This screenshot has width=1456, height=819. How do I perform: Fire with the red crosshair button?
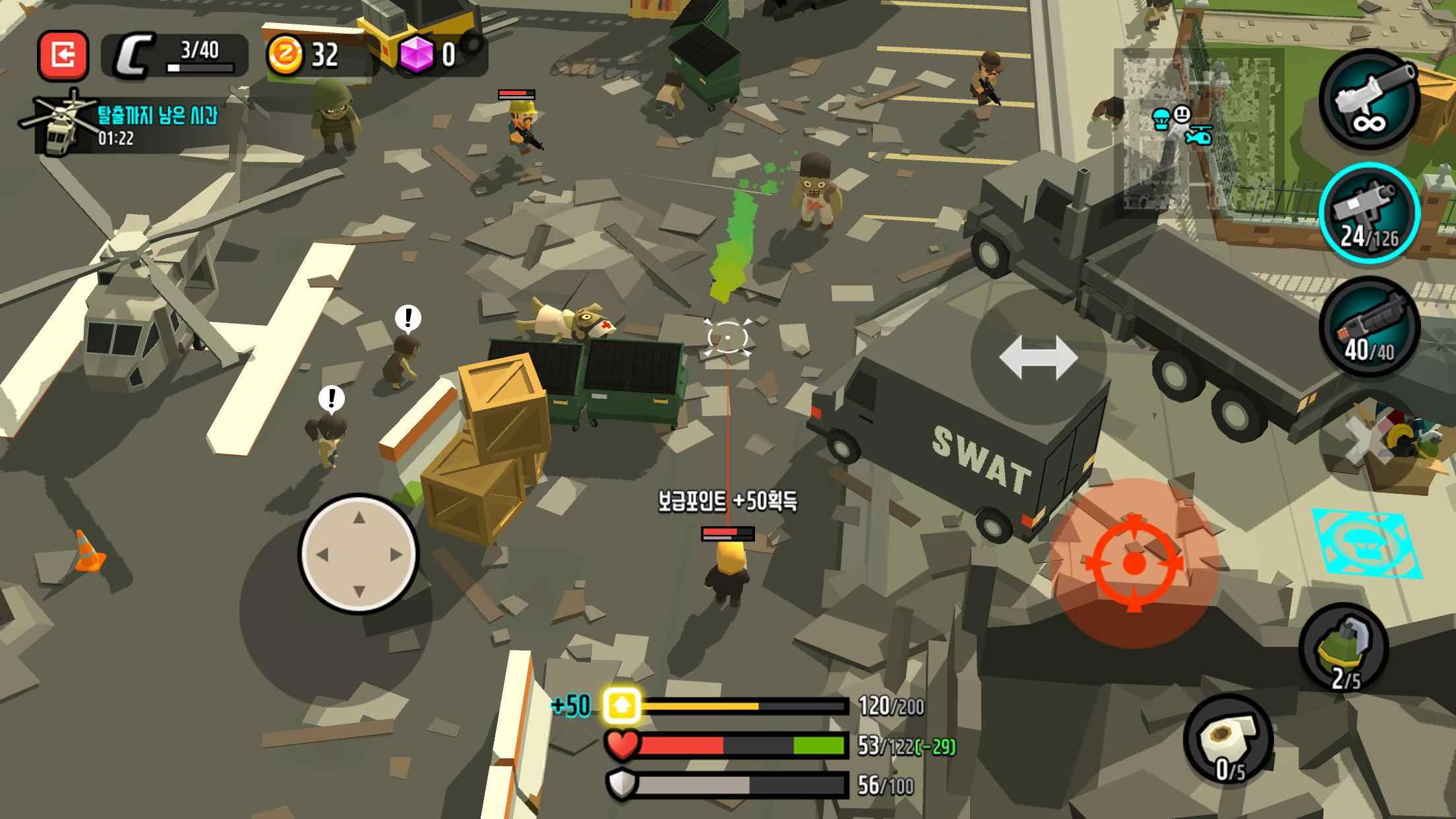coord(1134,563)
